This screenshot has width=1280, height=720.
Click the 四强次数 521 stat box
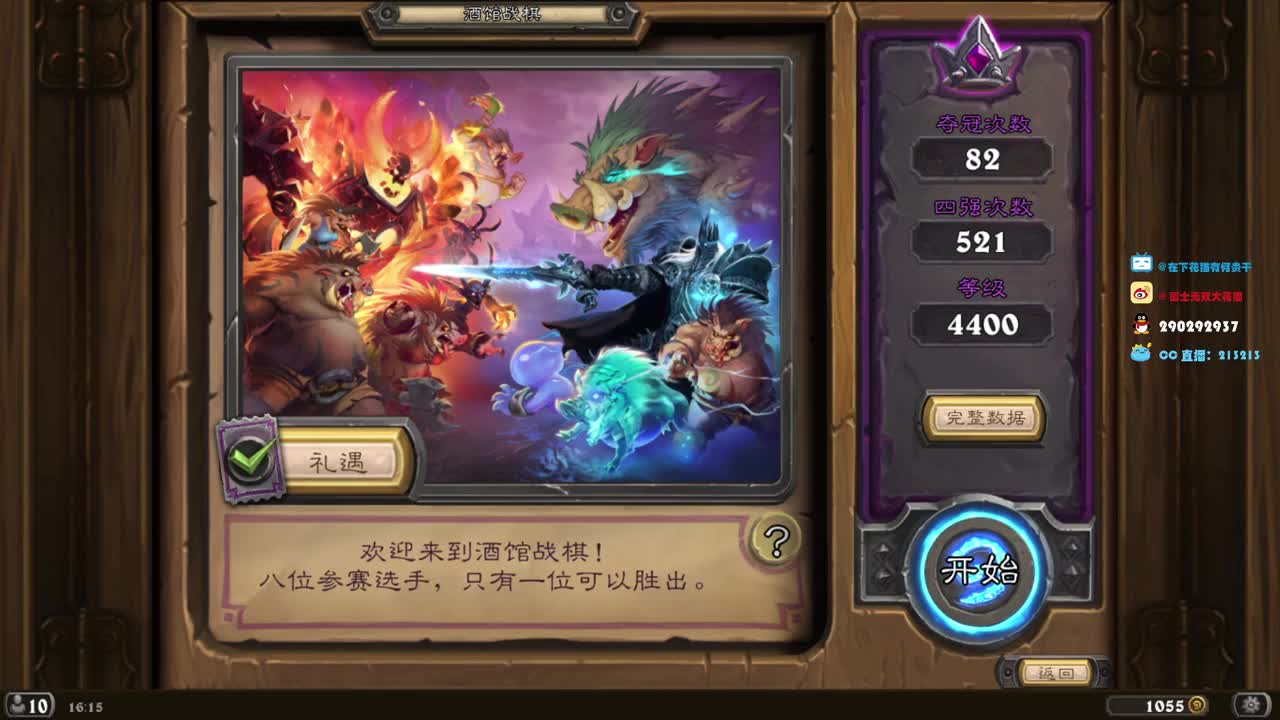(x=983, y=241)
